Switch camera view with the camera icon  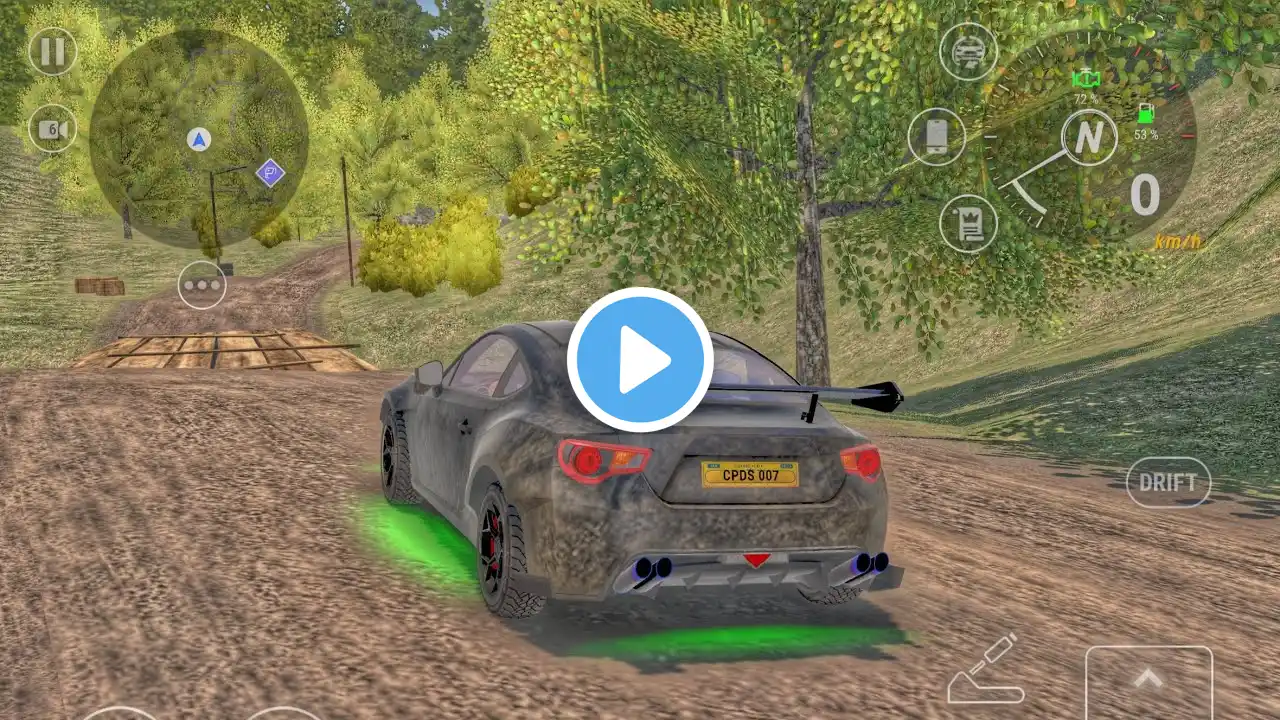52,129
